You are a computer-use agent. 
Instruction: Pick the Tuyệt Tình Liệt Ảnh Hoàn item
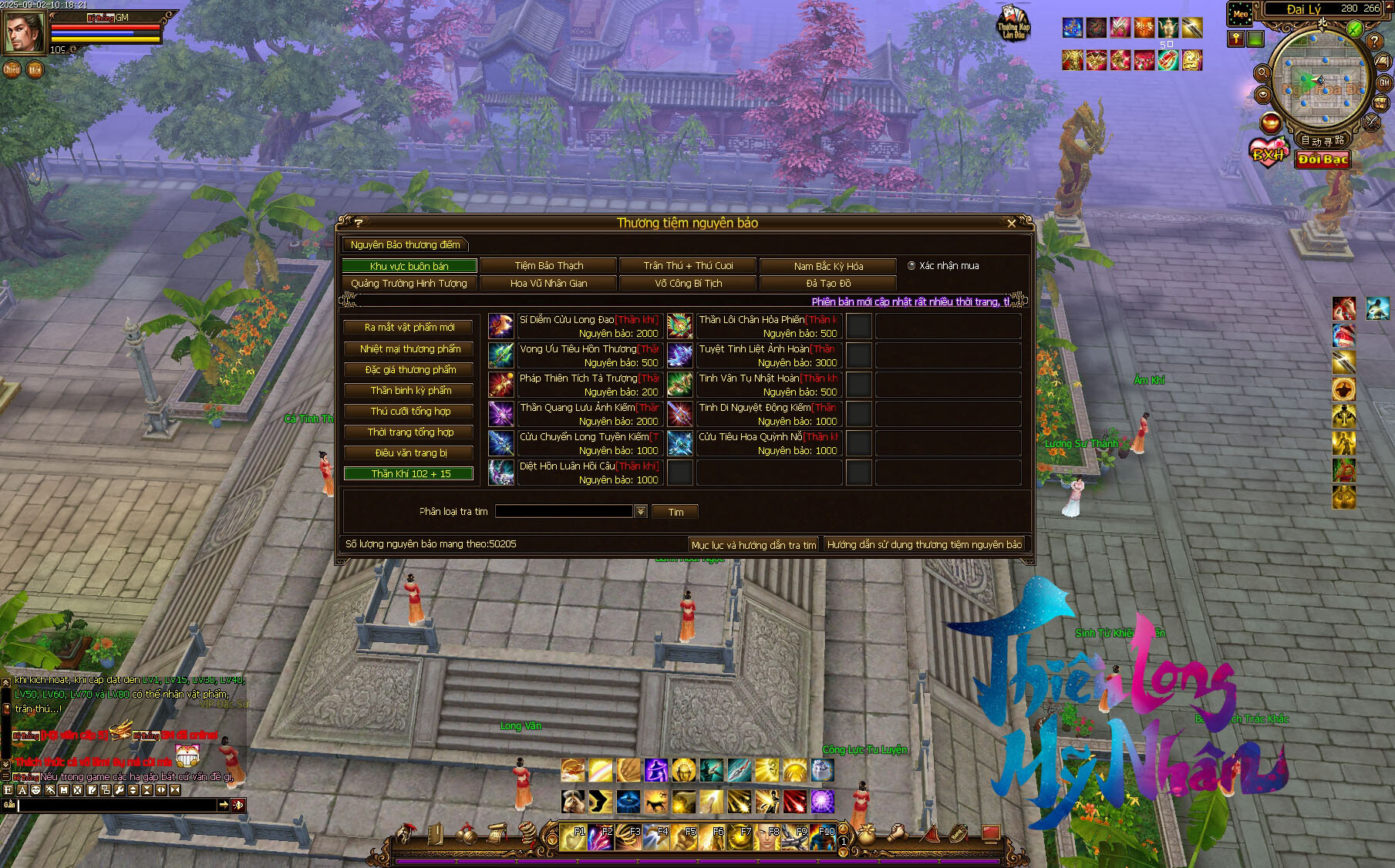767,355
